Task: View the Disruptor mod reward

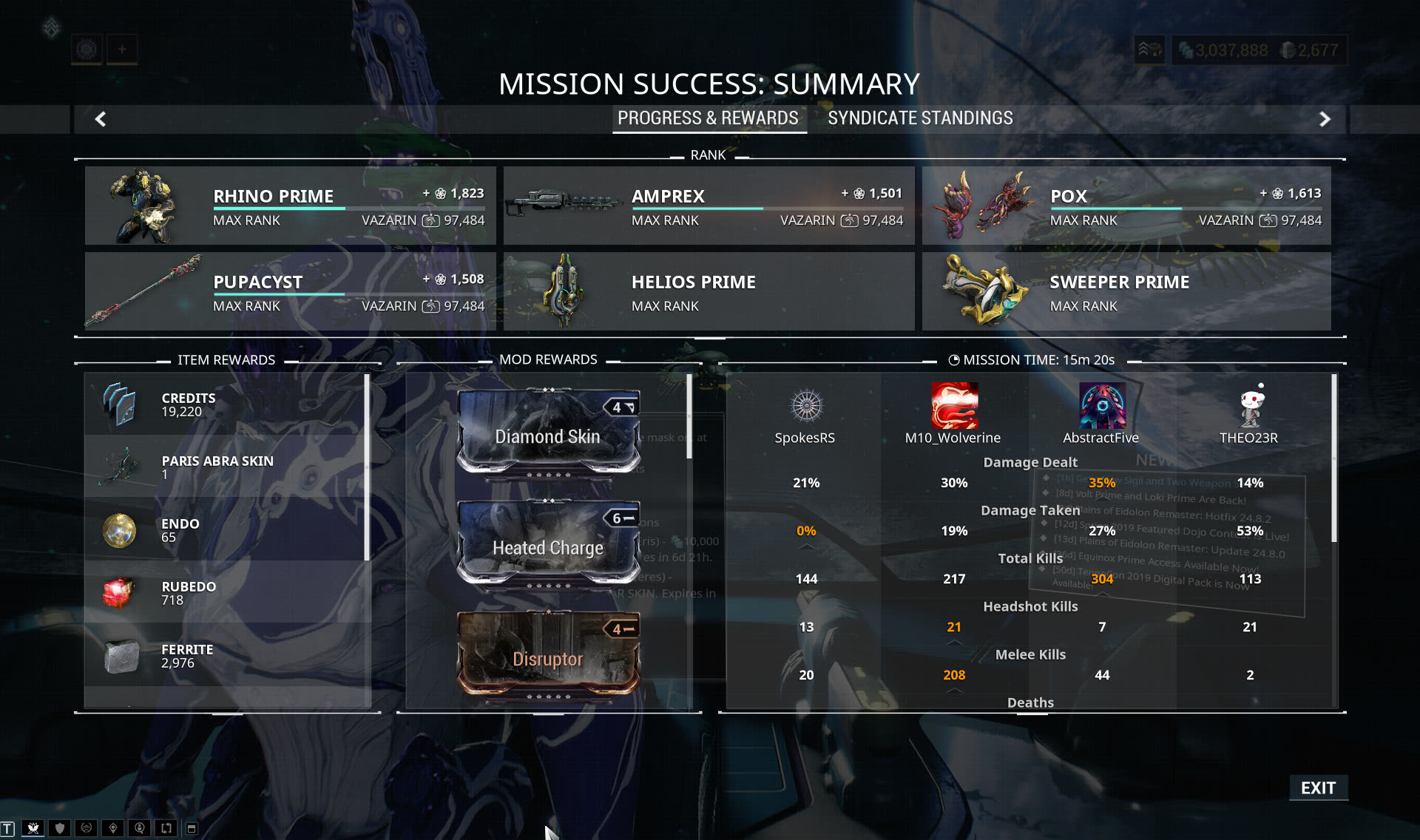Action: 548,654
